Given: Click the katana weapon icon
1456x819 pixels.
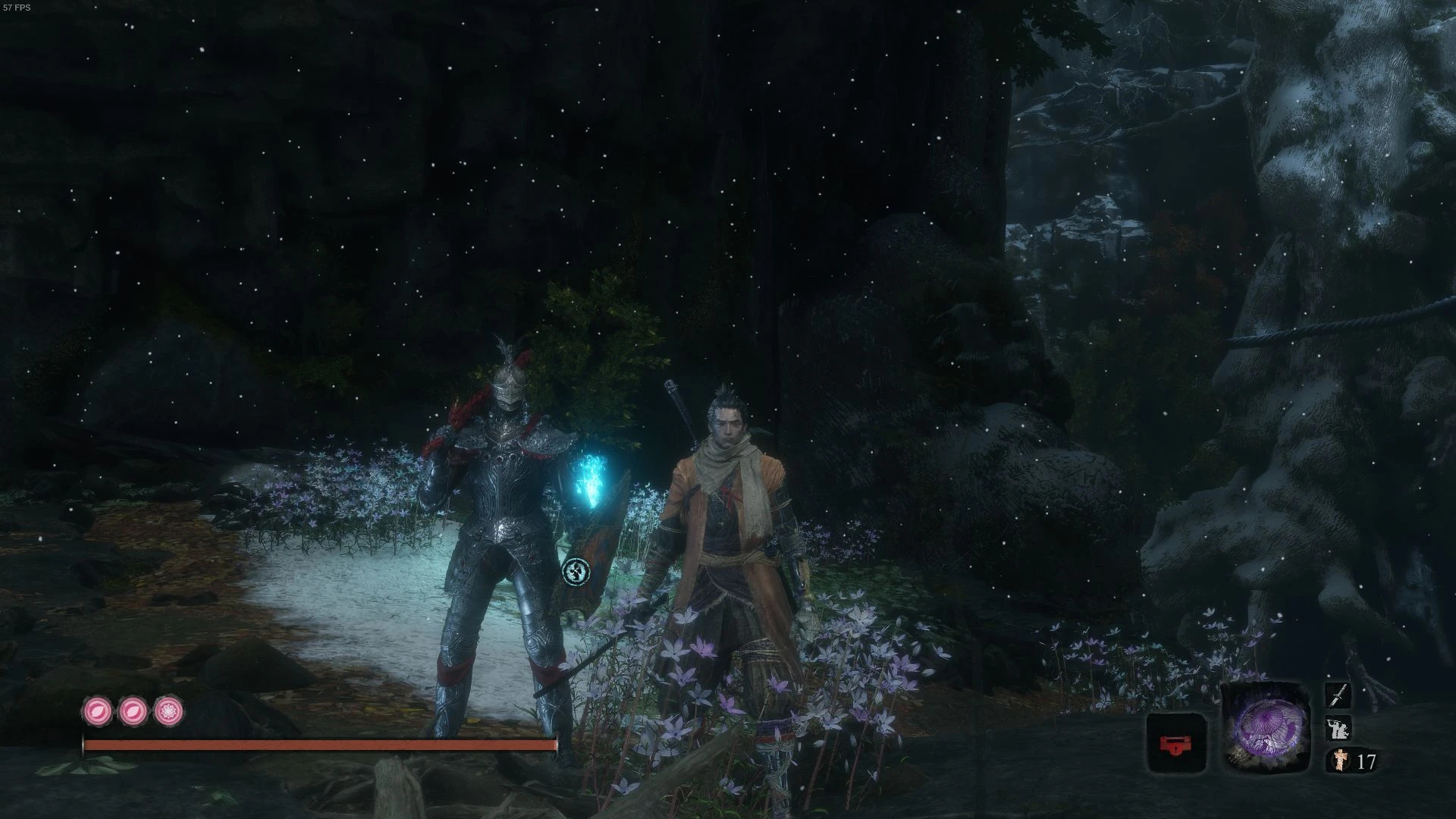Looking at the screenshot, I should [1338, 695].
